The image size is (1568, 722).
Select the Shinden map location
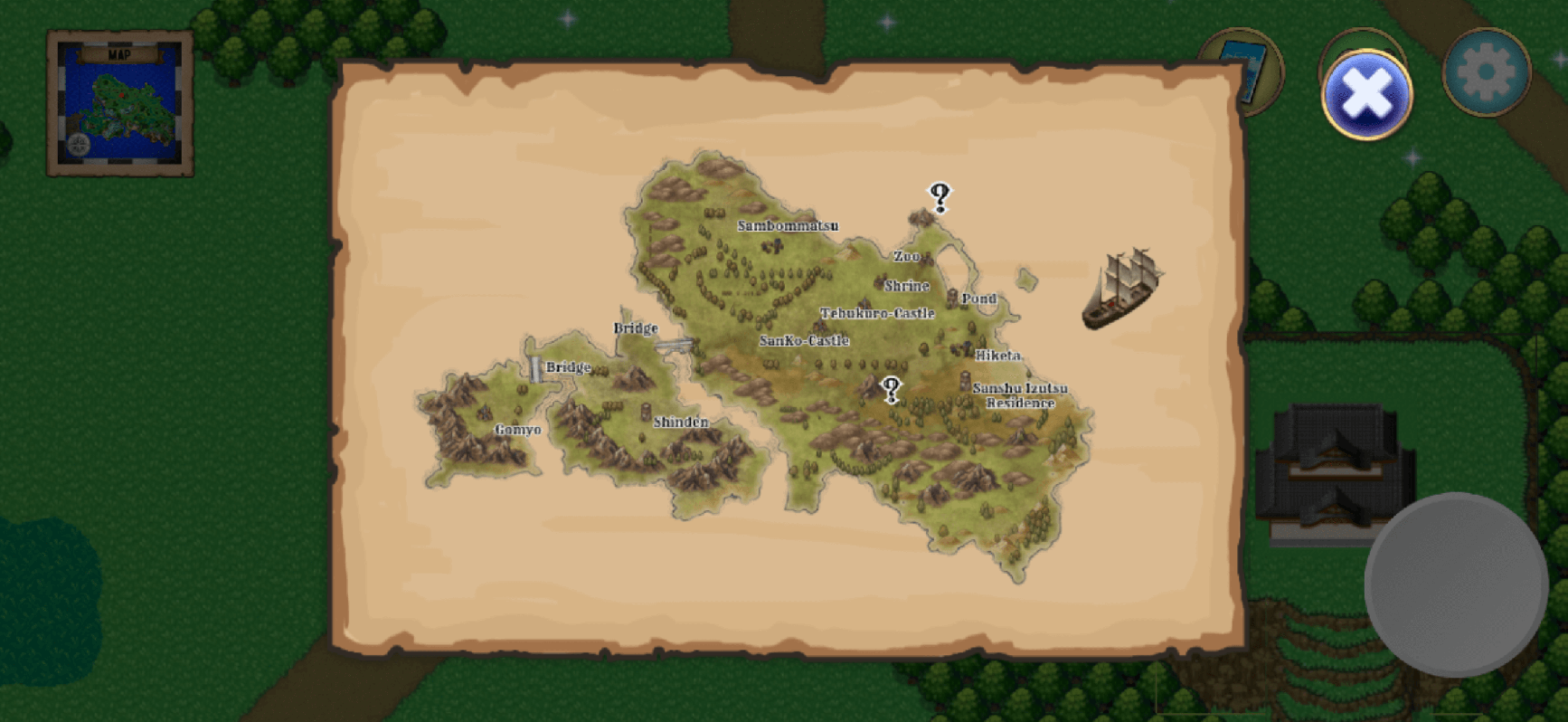[x=680, y=422]
